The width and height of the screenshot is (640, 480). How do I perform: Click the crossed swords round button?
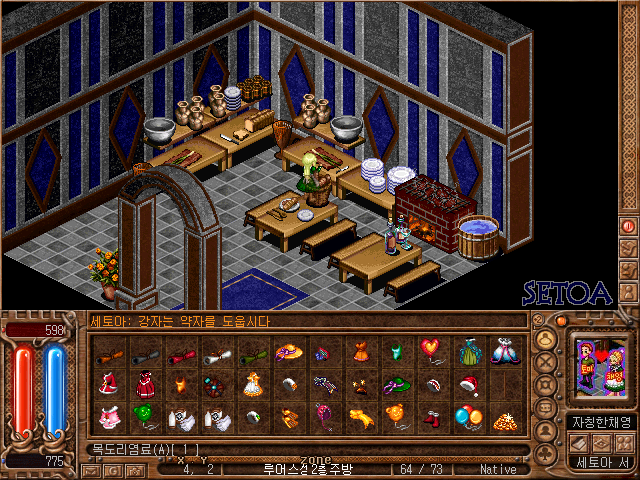pyautogui.click(x=545, y=363)
